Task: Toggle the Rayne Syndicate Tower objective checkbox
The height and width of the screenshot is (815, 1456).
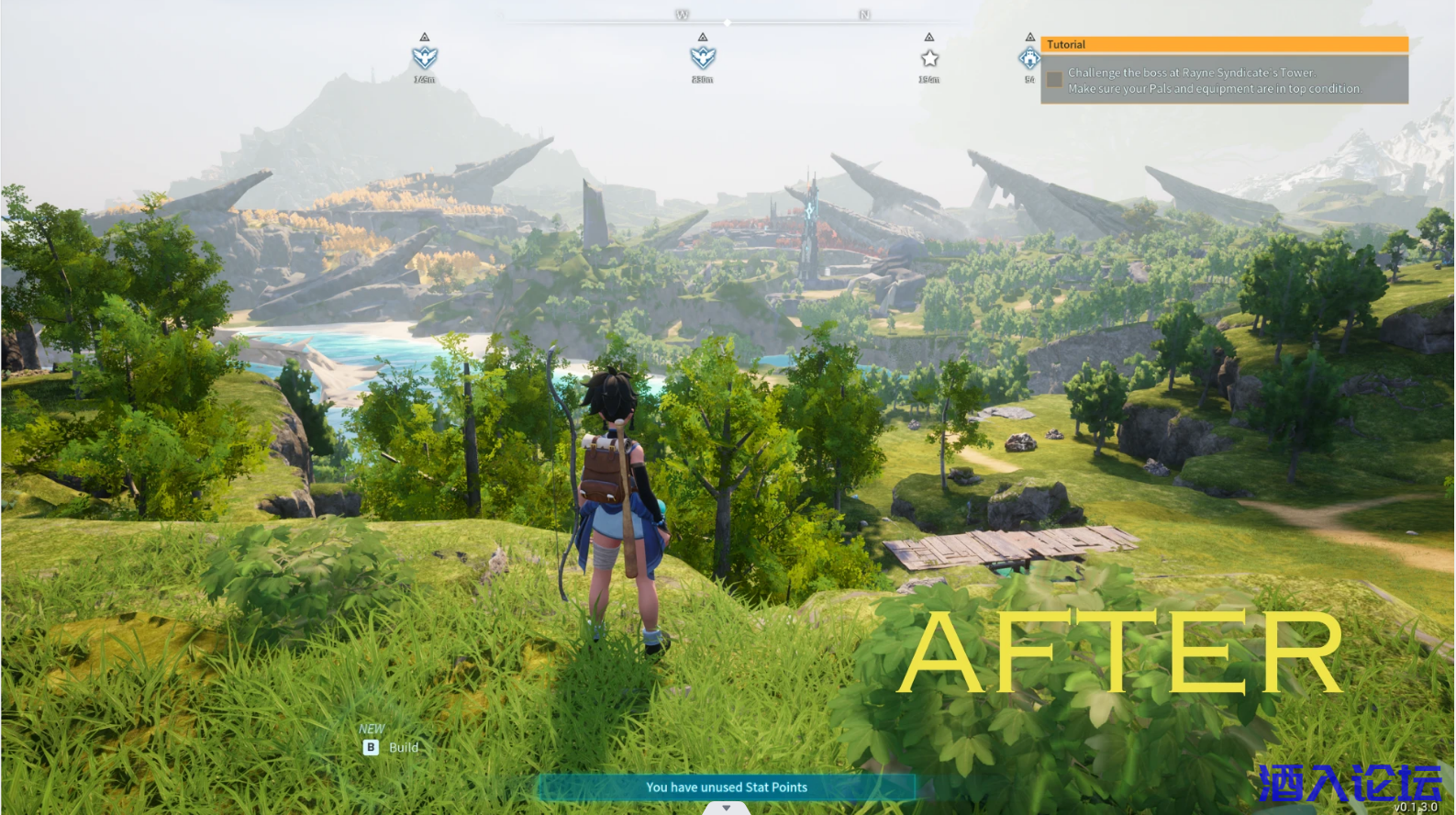Action: tap(1054, 80)
